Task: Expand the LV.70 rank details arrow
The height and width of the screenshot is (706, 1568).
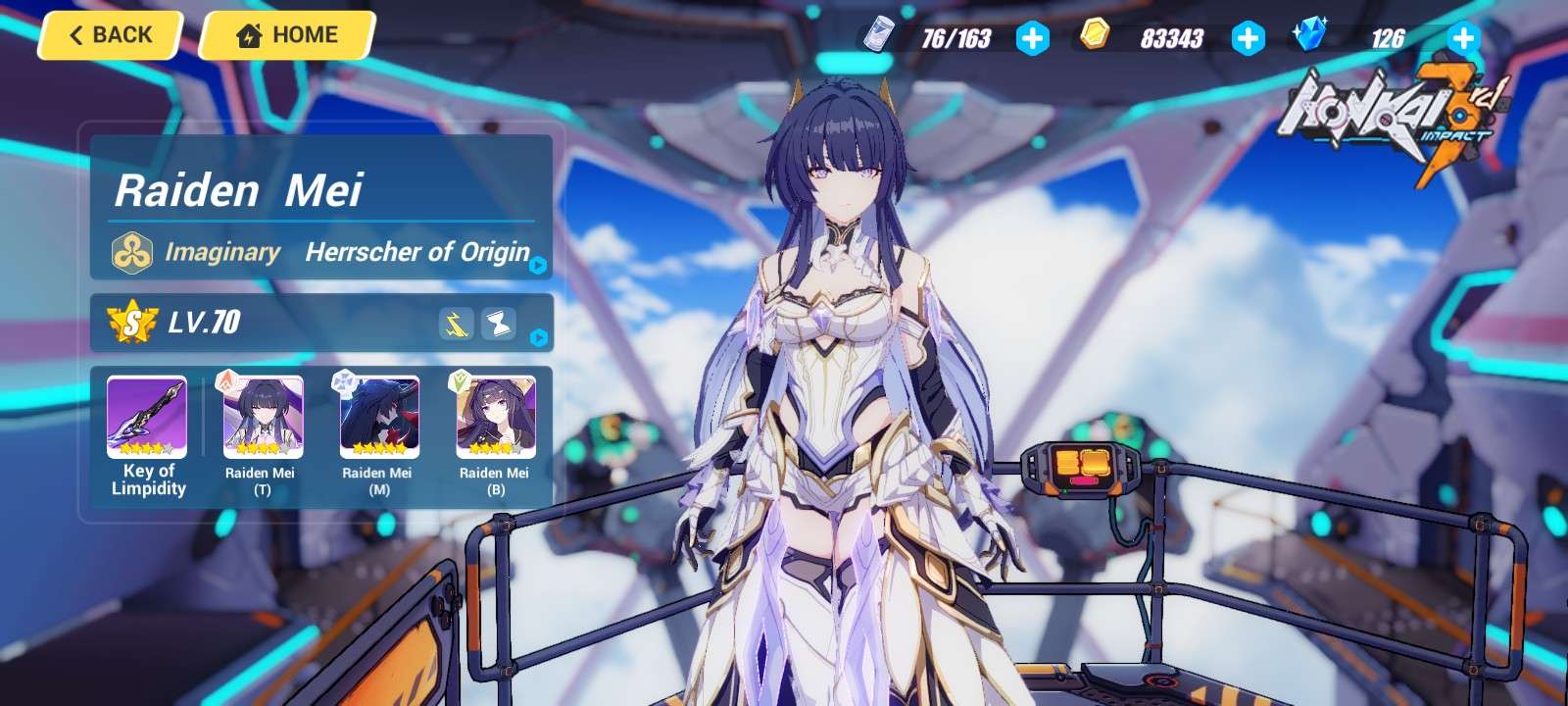Action: pyautogui.click(x=538, y=337)
